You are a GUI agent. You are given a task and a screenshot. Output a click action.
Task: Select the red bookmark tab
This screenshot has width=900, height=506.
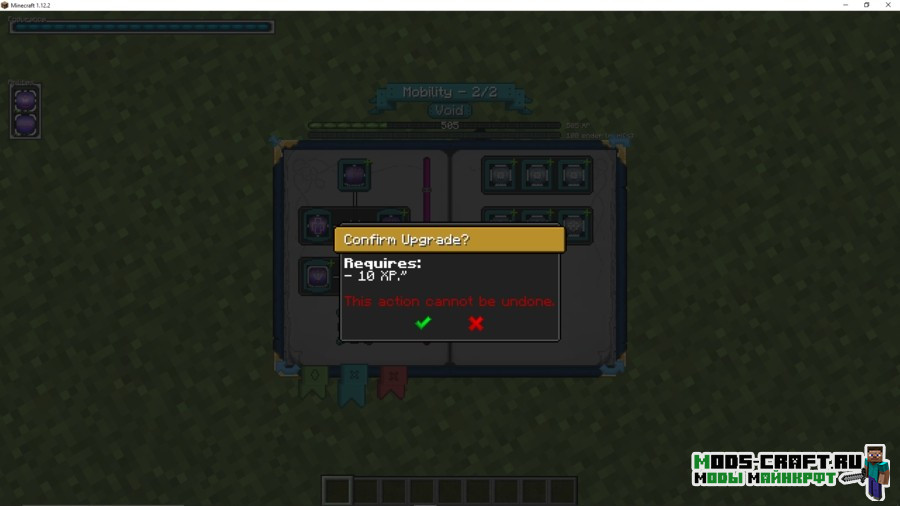[x=392, y=381]
